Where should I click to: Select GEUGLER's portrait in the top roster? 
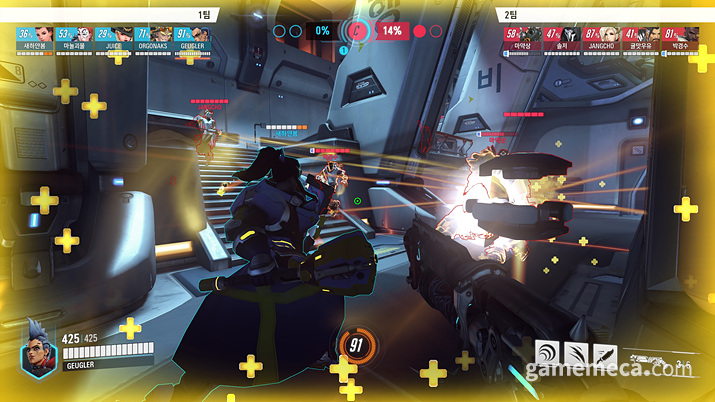pyautogui.click(x=190, y=36)
